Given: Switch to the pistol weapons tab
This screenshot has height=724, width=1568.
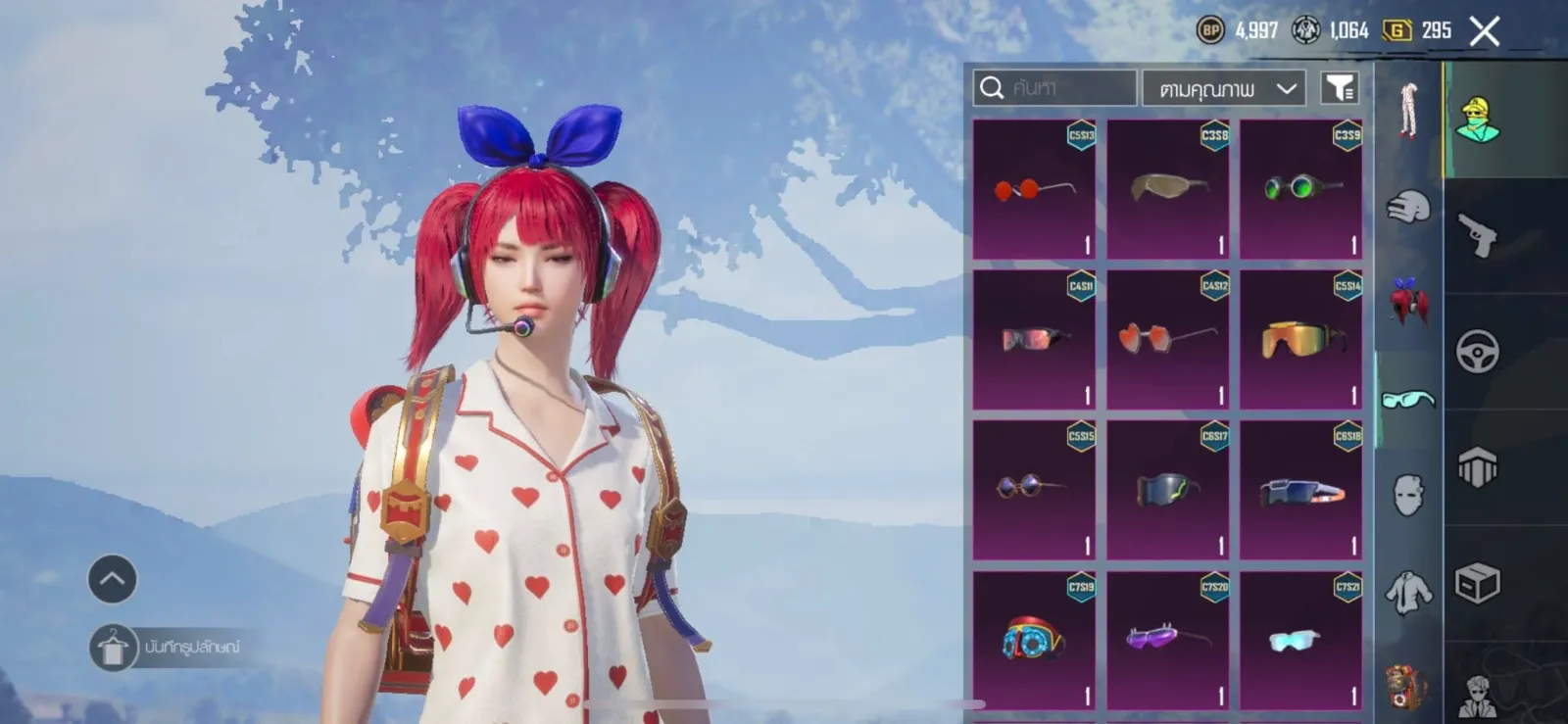Looking at the screenshot, I should (x=1477, y=234).
